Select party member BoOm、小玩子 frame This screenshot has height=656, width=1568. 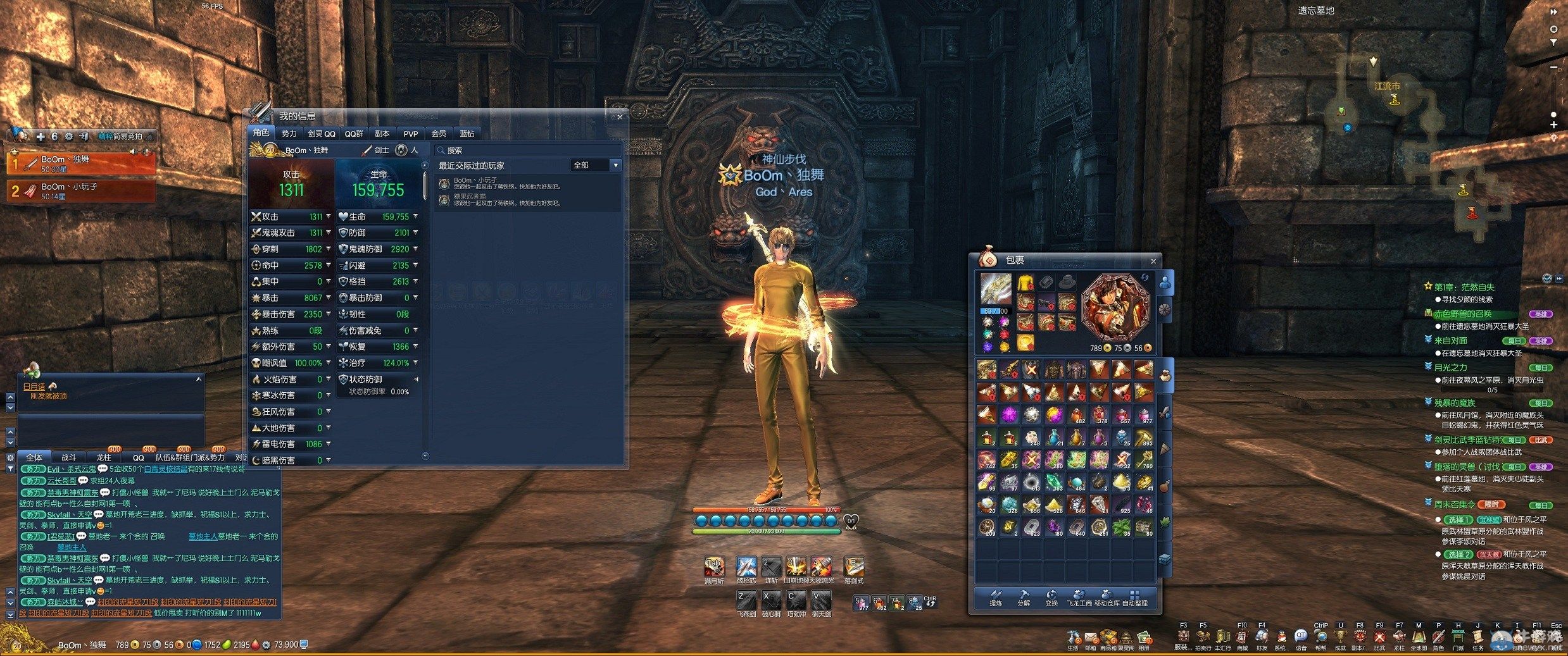pyautogui.click(x=81, y=191)
